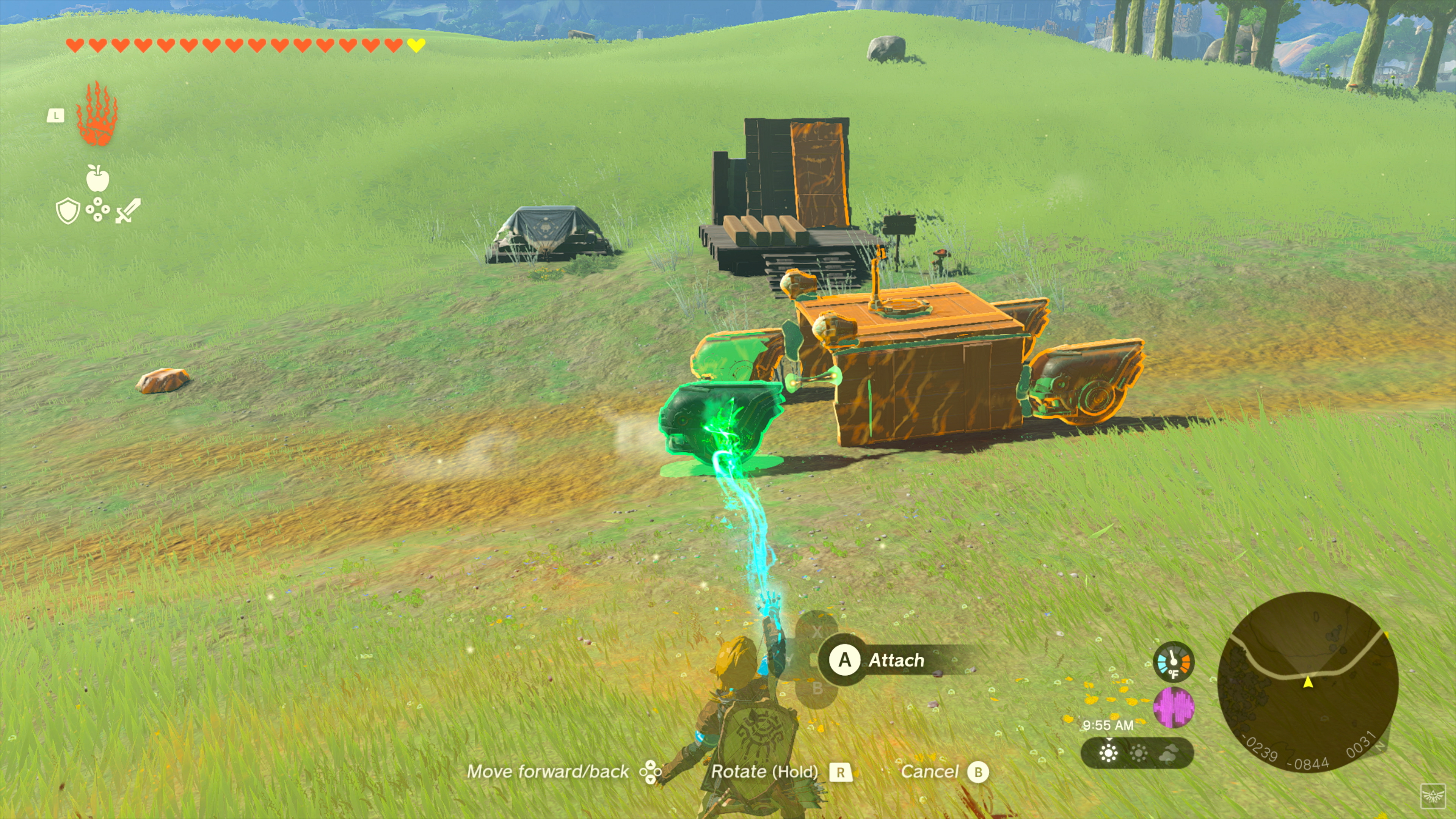Click the Rotate (Hold) label
This screenshot has height=819, width=1456.
click(x=764, y=772)
